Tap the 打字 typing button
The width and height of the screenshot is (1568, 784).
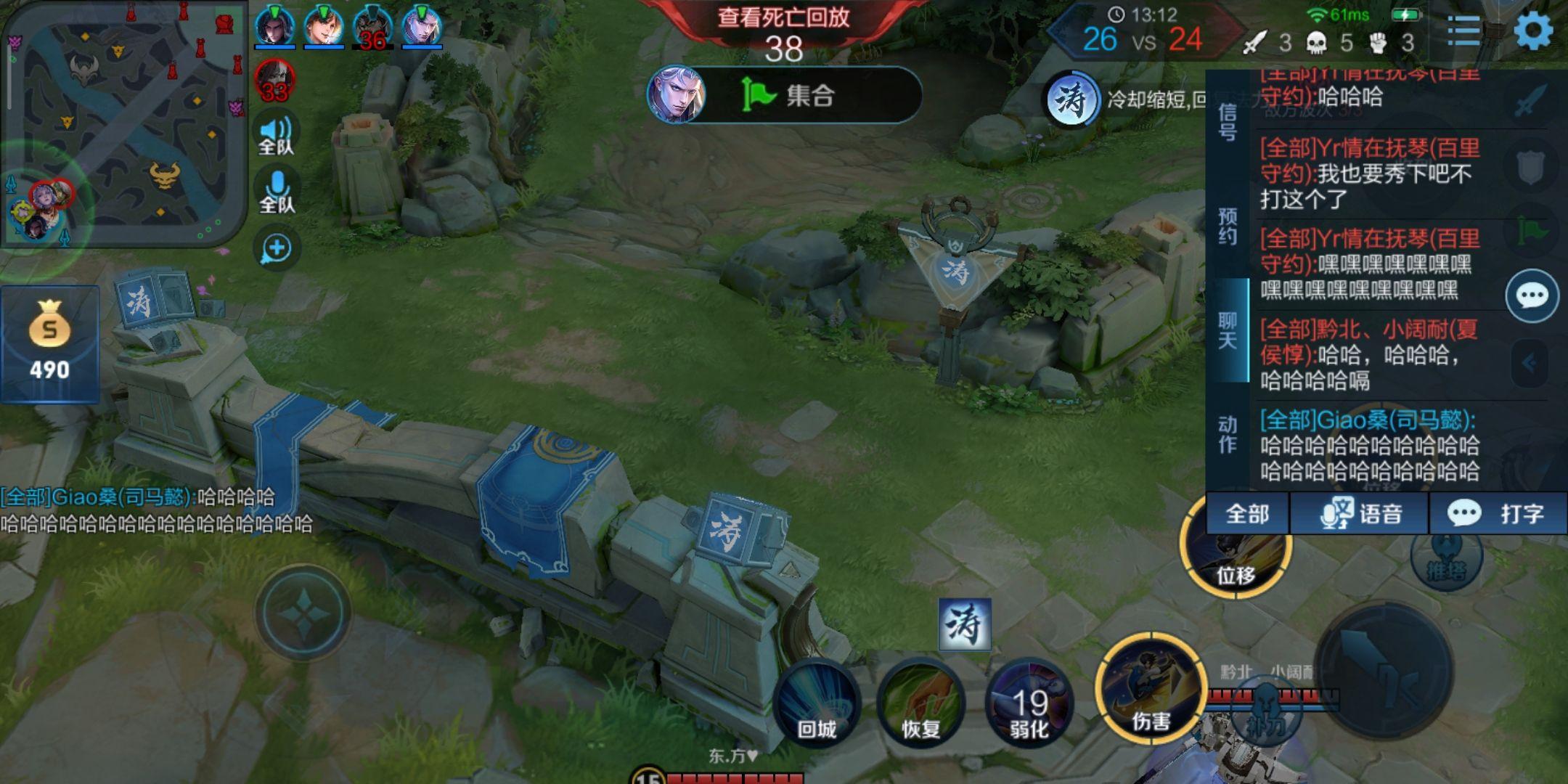tap(1498, 514)
